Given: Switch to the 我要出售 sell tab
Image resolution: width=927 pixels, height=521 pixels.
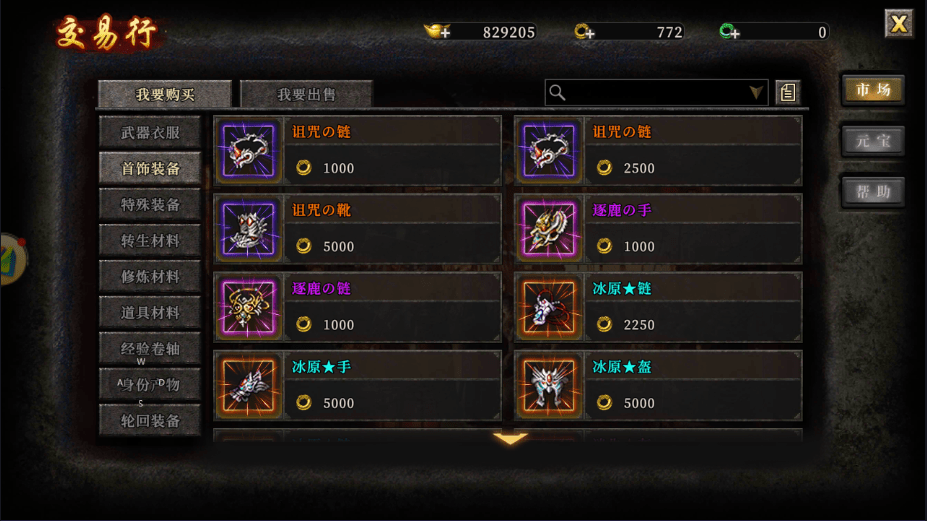Looking at the screenshot, I should [307, 94].
